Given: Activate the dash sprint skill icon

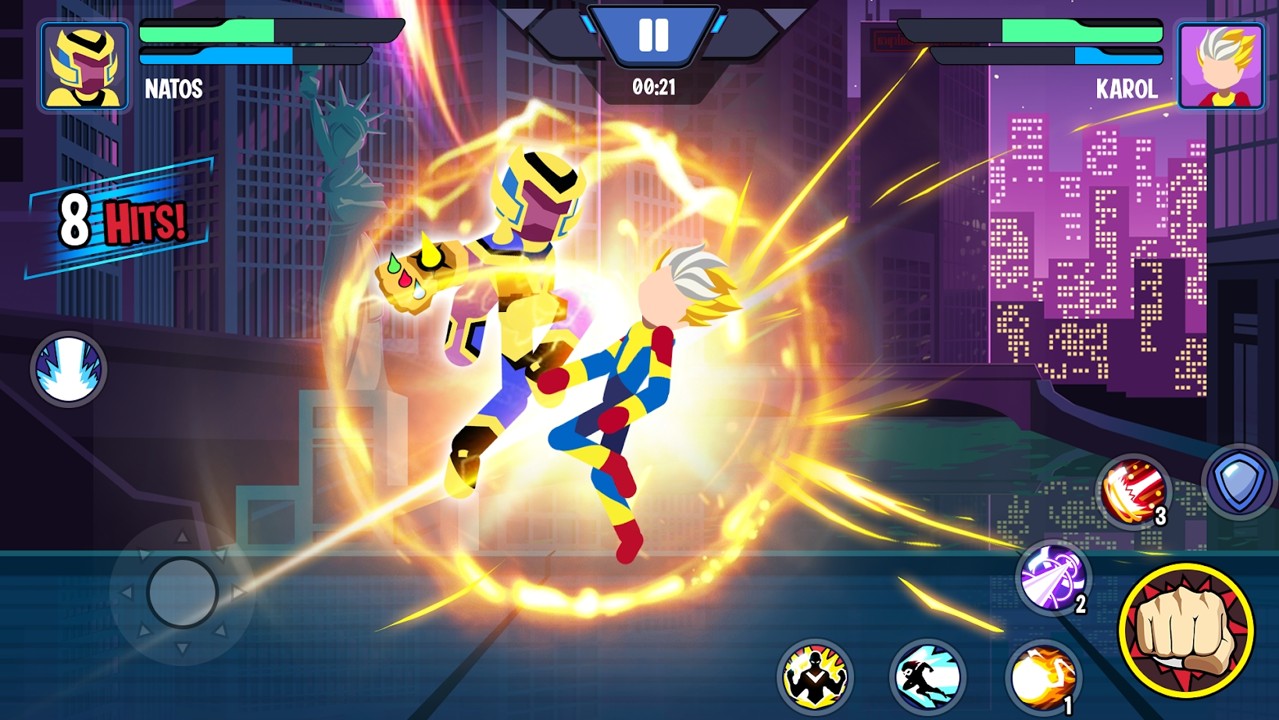Looking at the screenshot, I should 927,677.
